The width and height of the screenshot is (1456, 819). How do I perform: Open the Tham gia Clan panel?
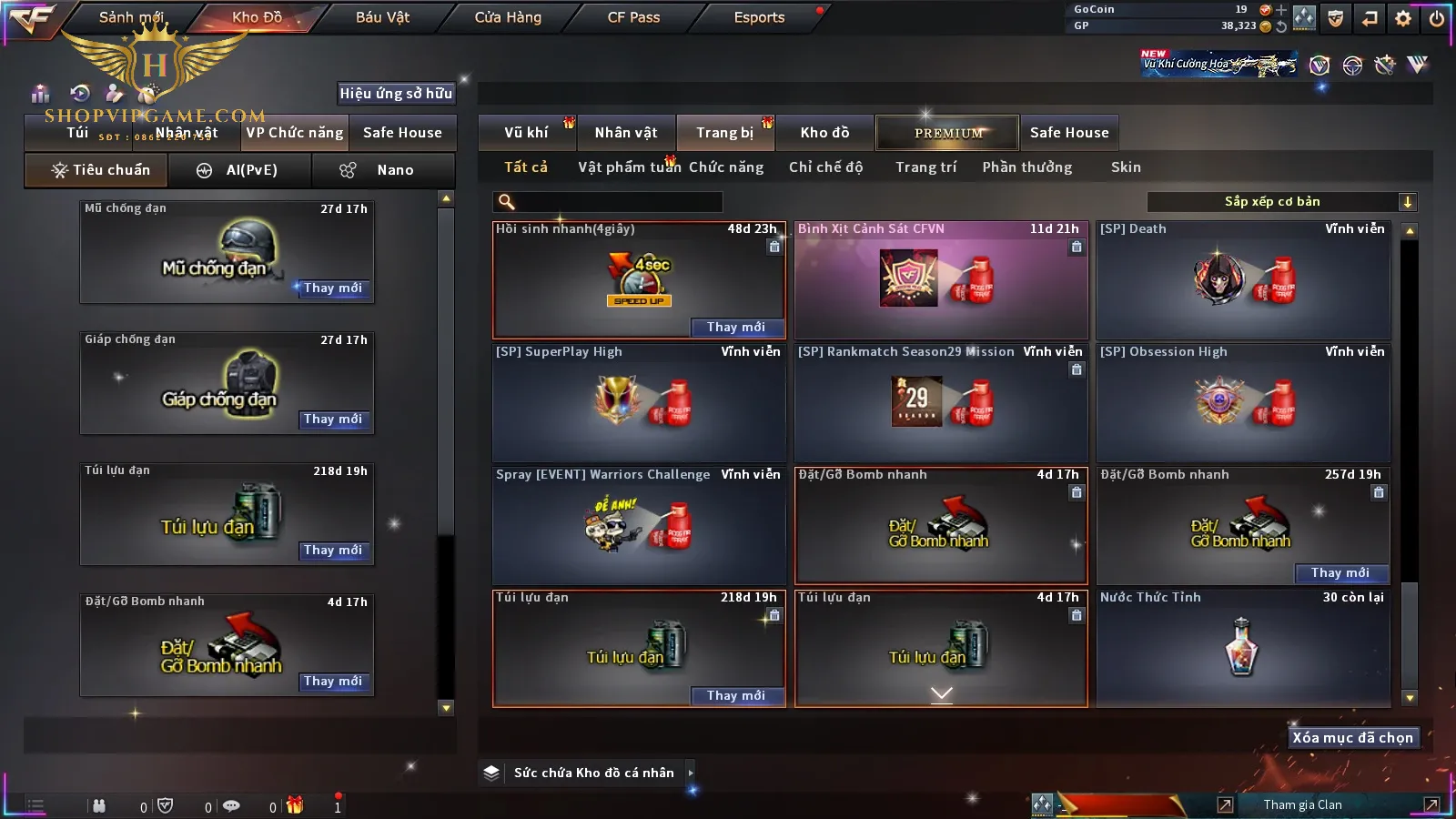[x=1302, y=804]
